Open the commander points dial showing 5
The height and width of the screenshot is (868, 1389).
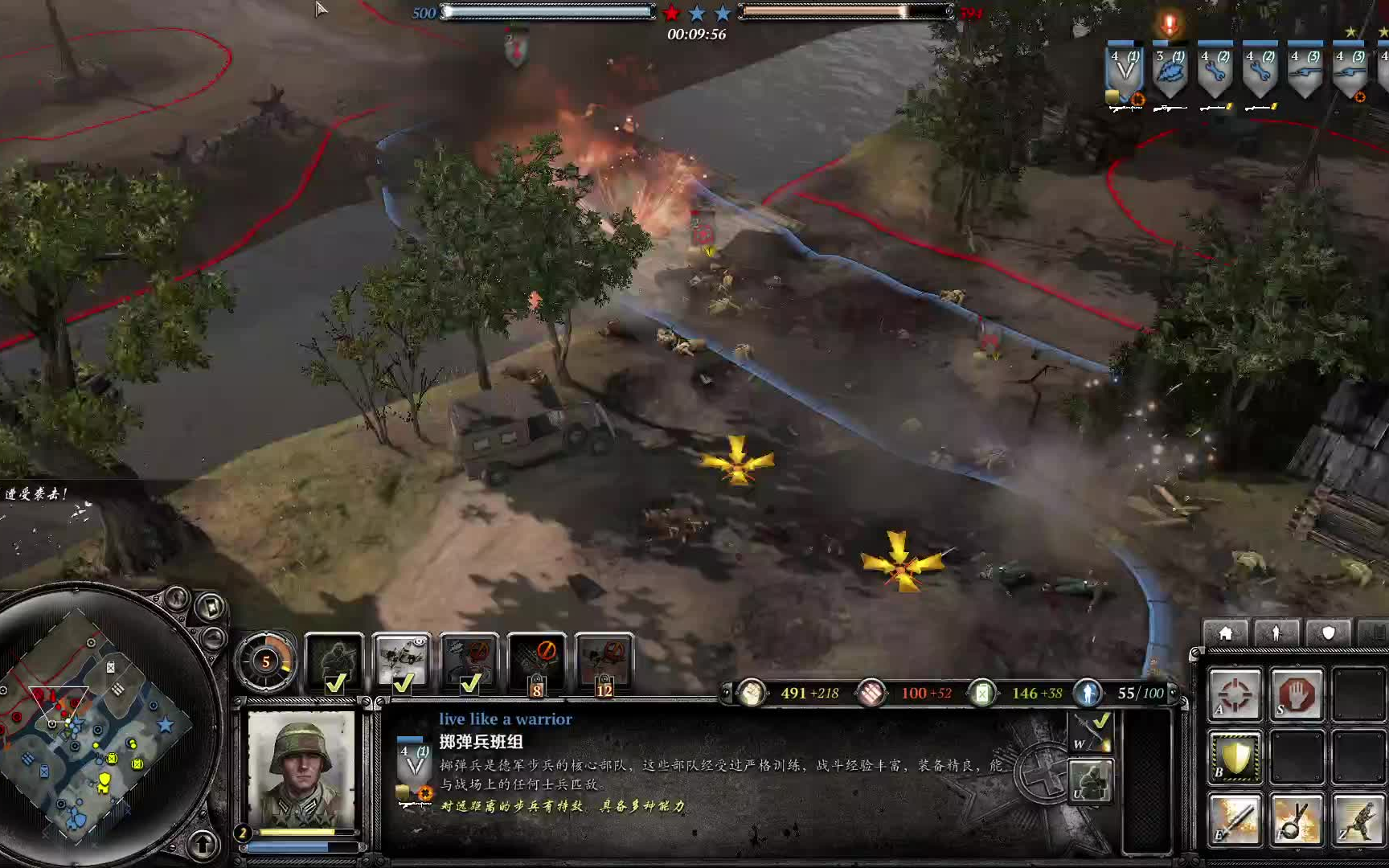[265, 662]
